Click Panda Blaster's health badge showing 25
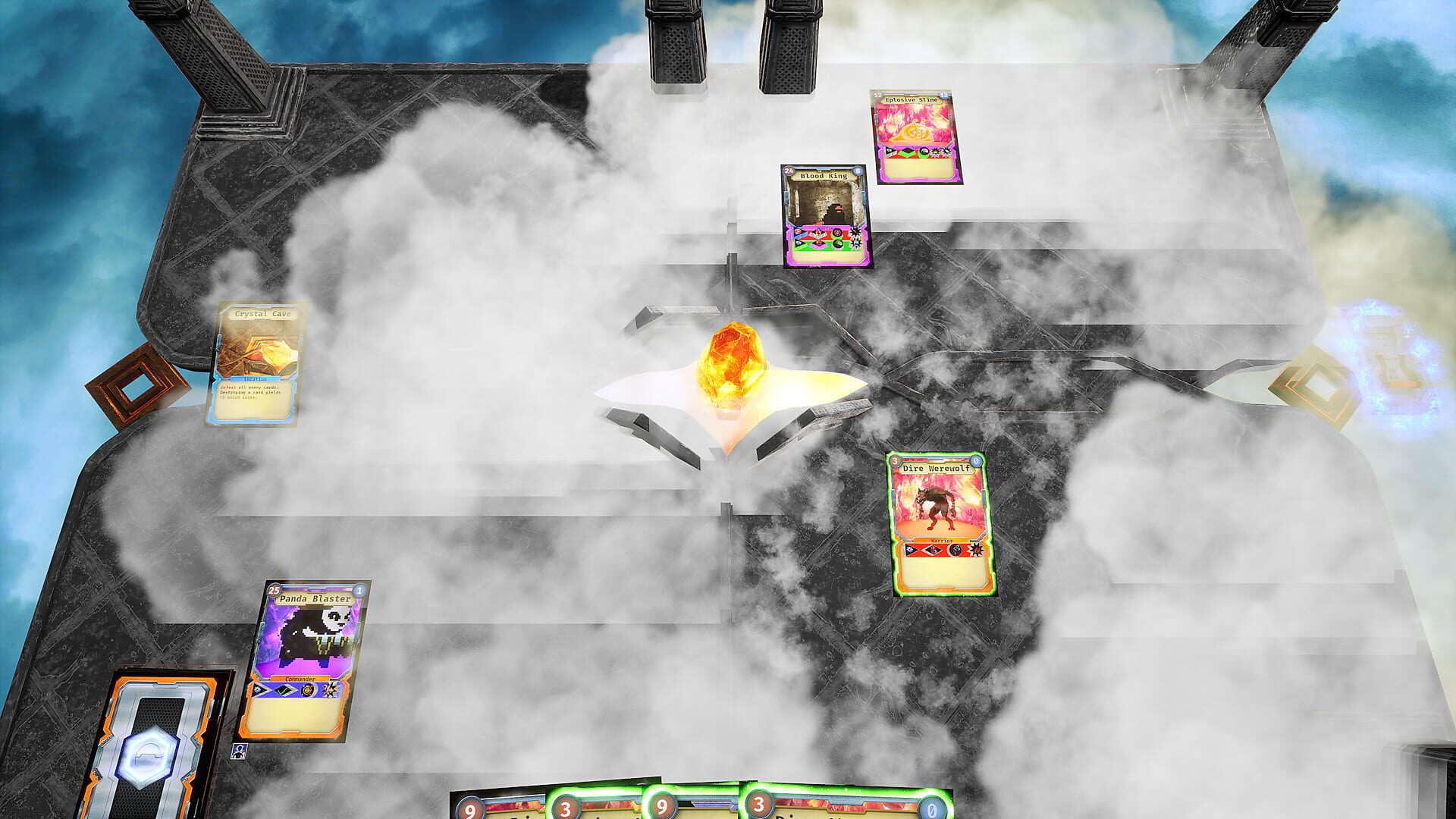The image size is (1456, 819). 273,591
